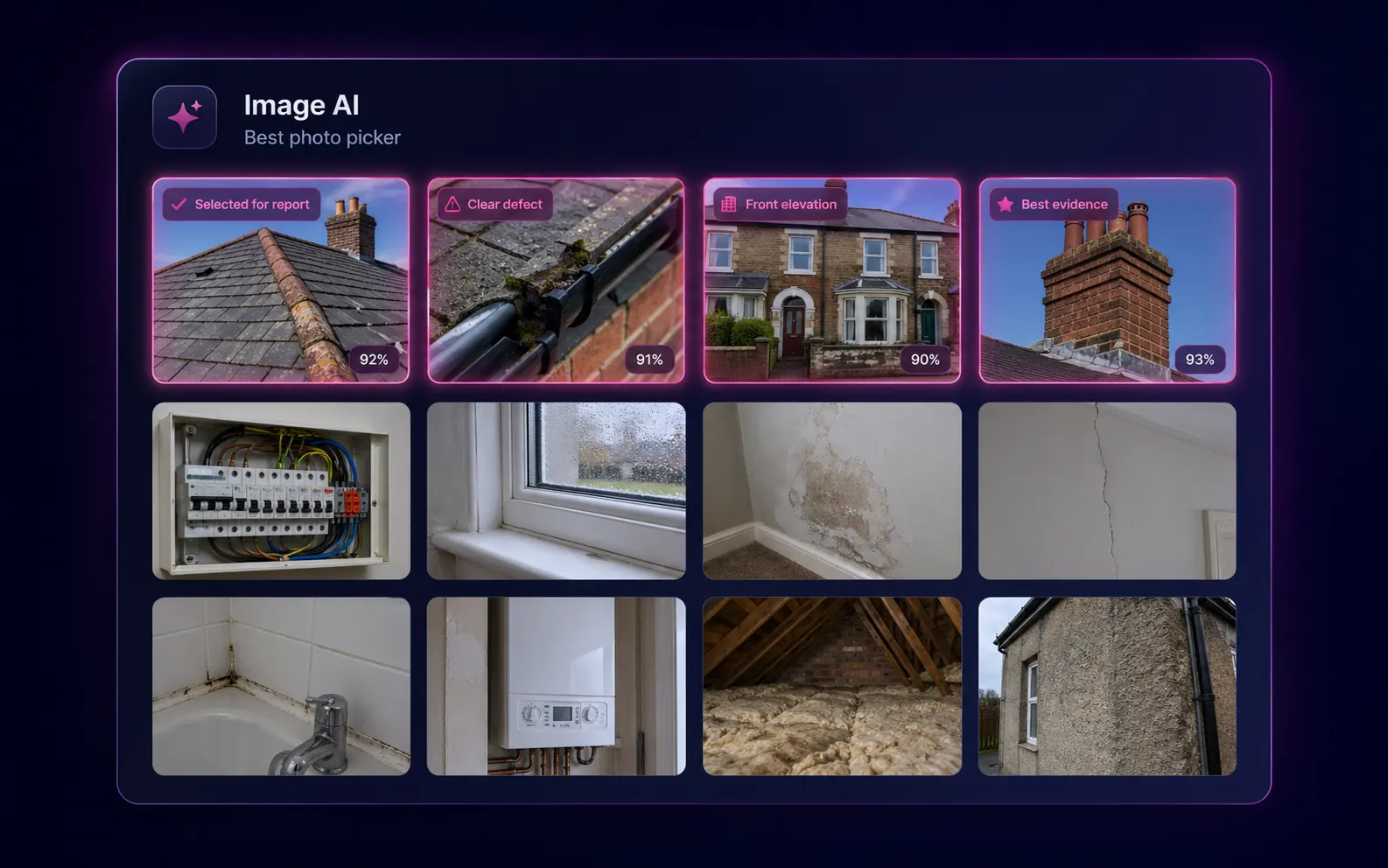The height and width of the screenshot is (868, 1388).
Task: Expand the Best photo picker panel
Action: click(322, 136)
